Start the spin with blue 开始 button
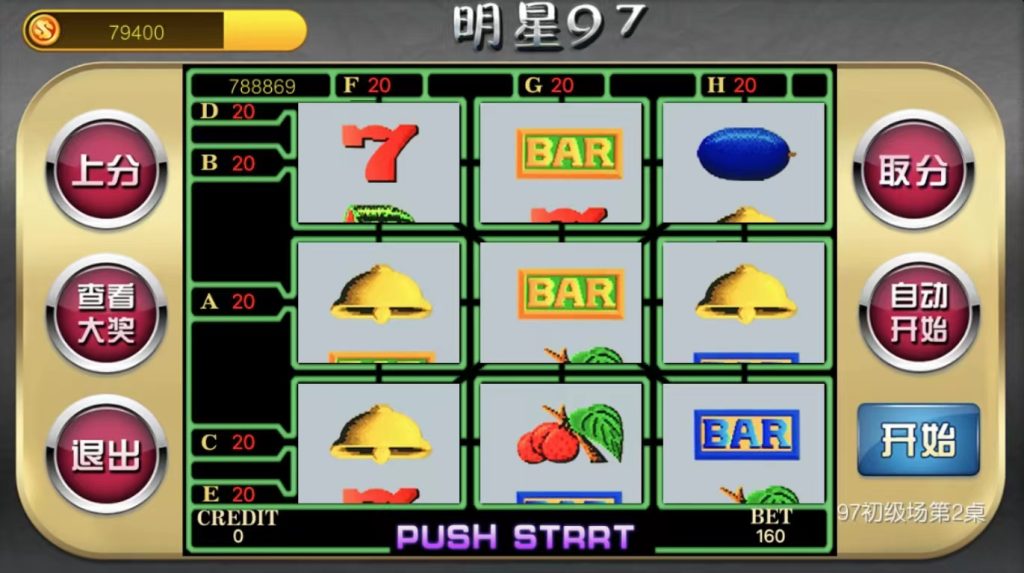Image resolution: width=1024 pixels, height=573 pixels. pyautogui.click(x=918, y=440)
